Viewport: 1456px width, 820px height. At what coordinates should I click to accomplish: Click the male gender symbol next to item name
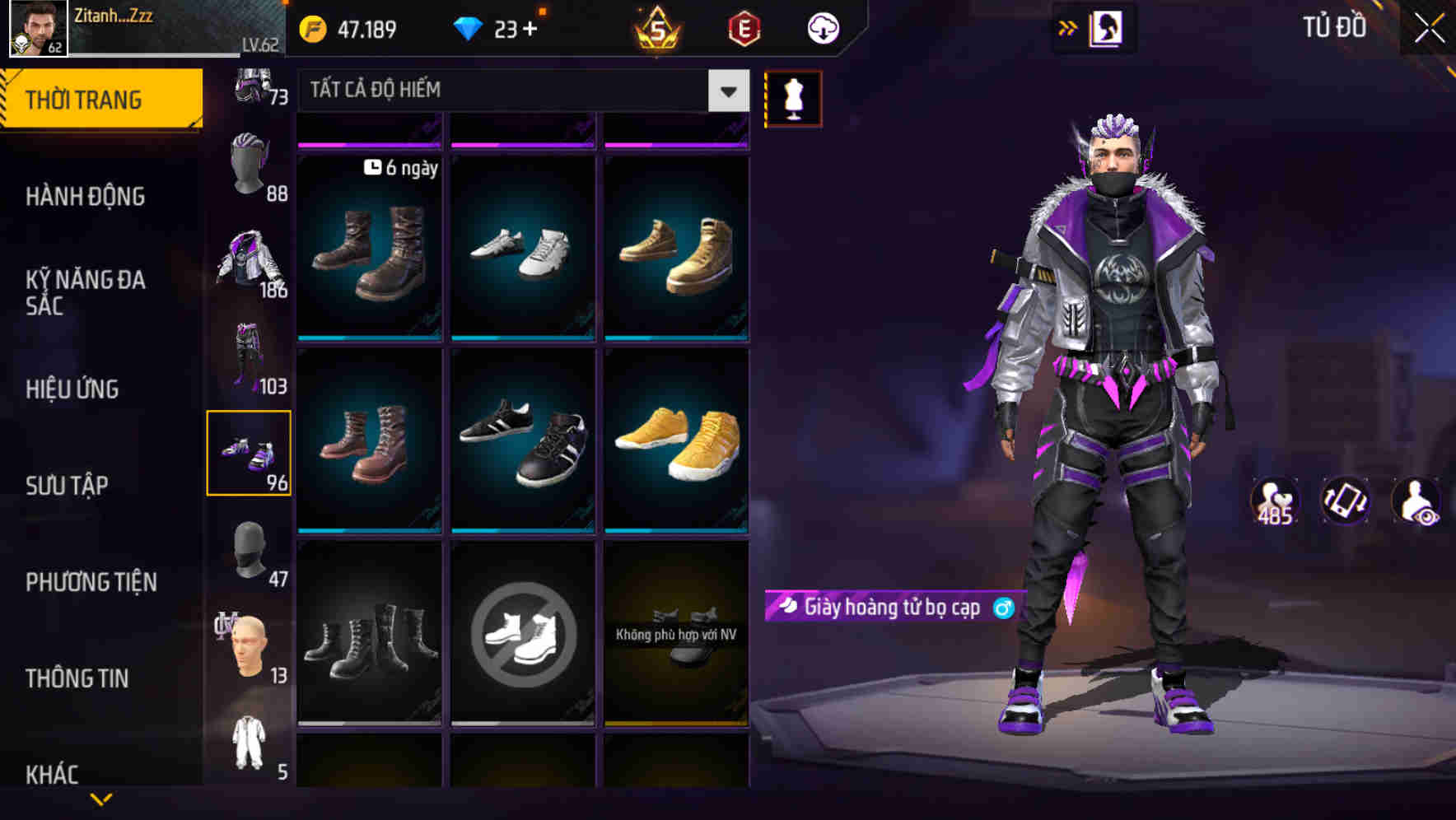(1006, 609)
